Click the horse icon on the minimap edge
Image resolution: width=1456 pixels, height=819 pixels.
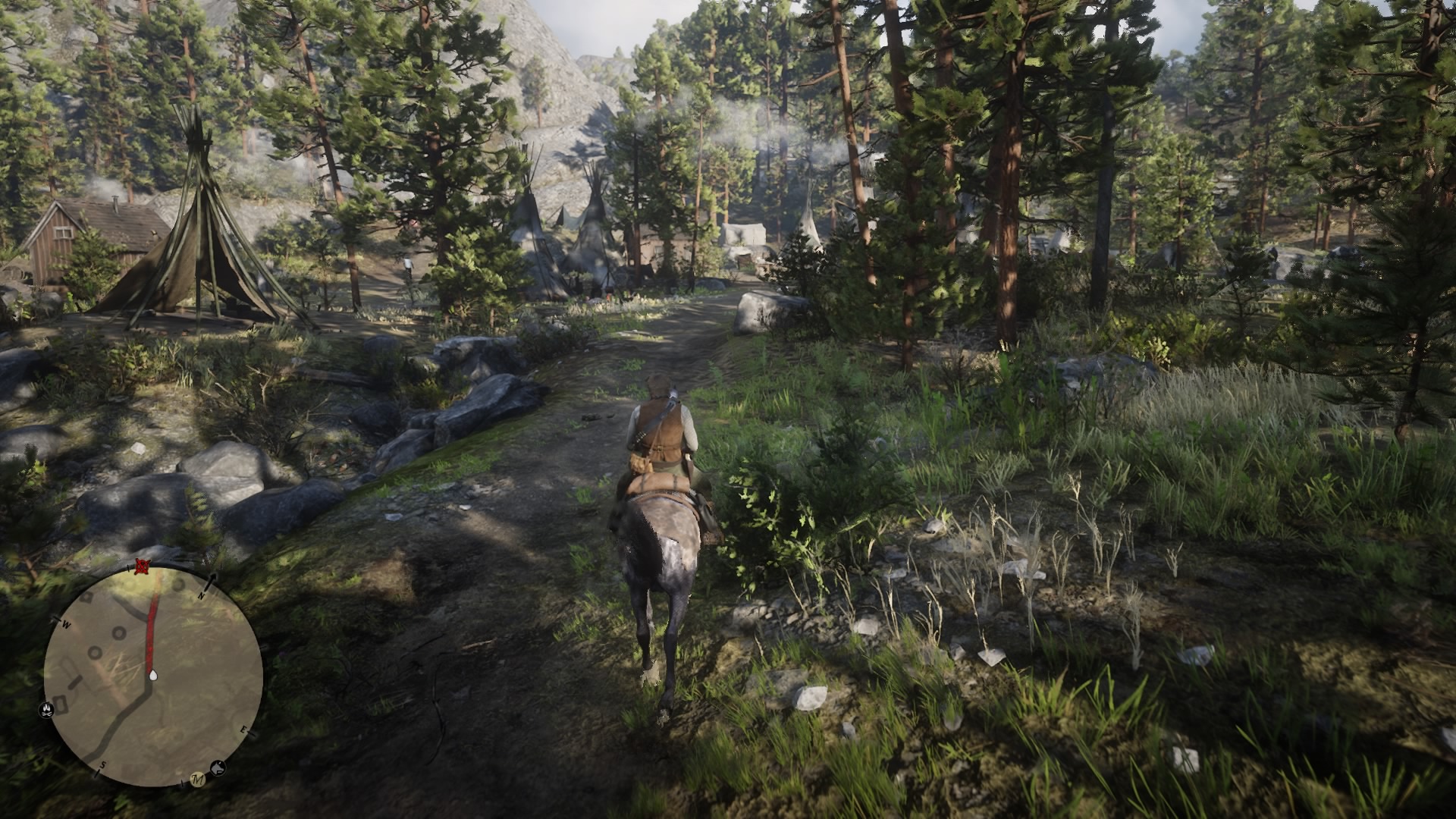pos(218,767)
